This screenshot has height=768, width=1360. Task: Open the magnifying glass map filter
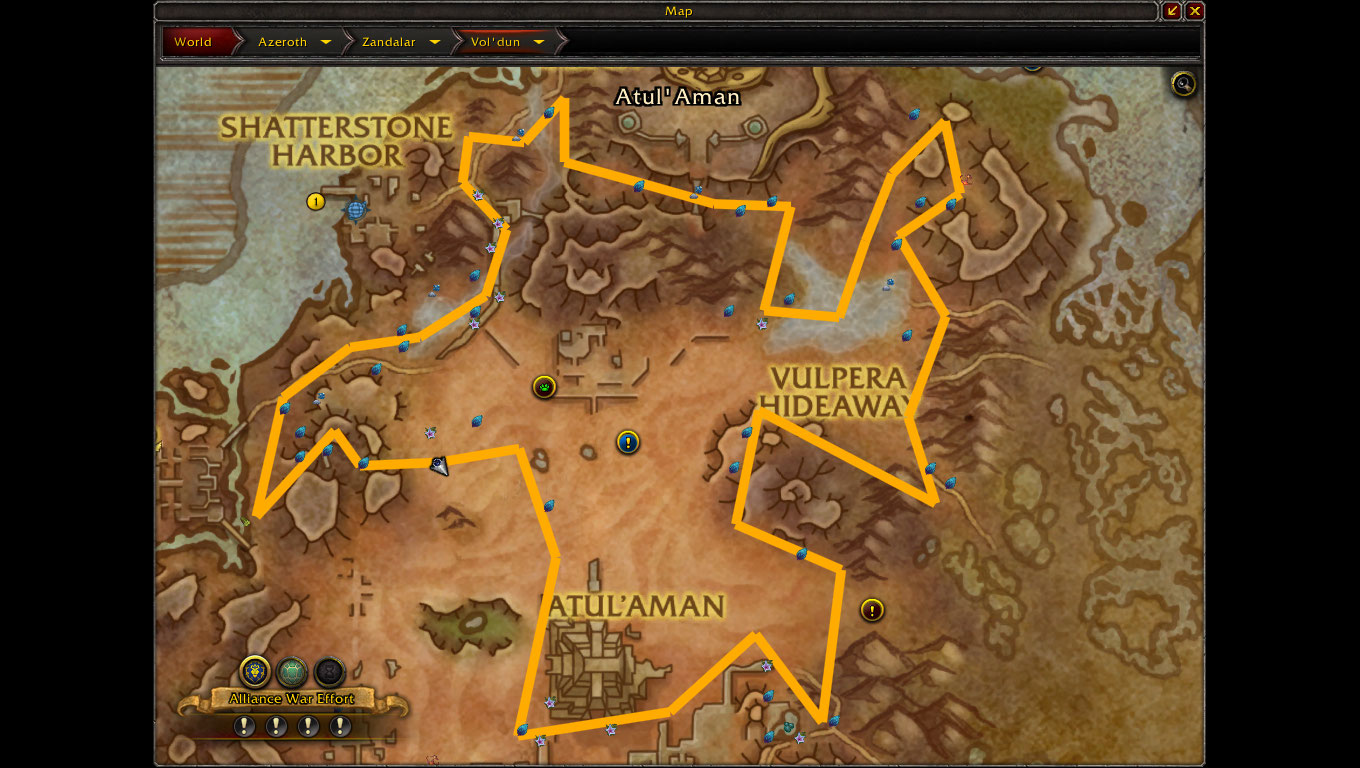(1183, 84)
